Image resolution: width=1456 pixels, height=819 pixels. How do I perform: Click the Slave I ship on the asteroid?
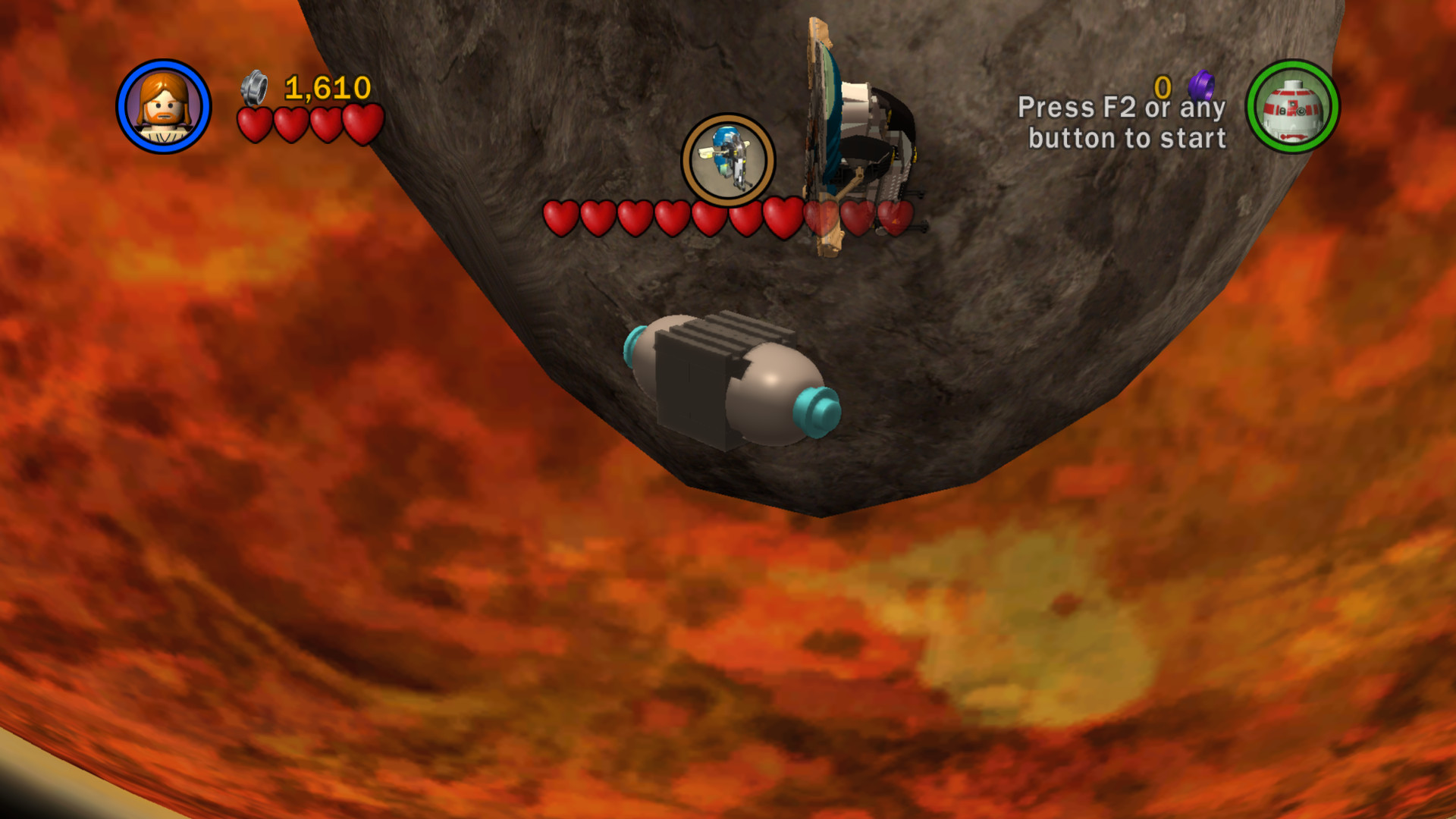click(849, 129)
